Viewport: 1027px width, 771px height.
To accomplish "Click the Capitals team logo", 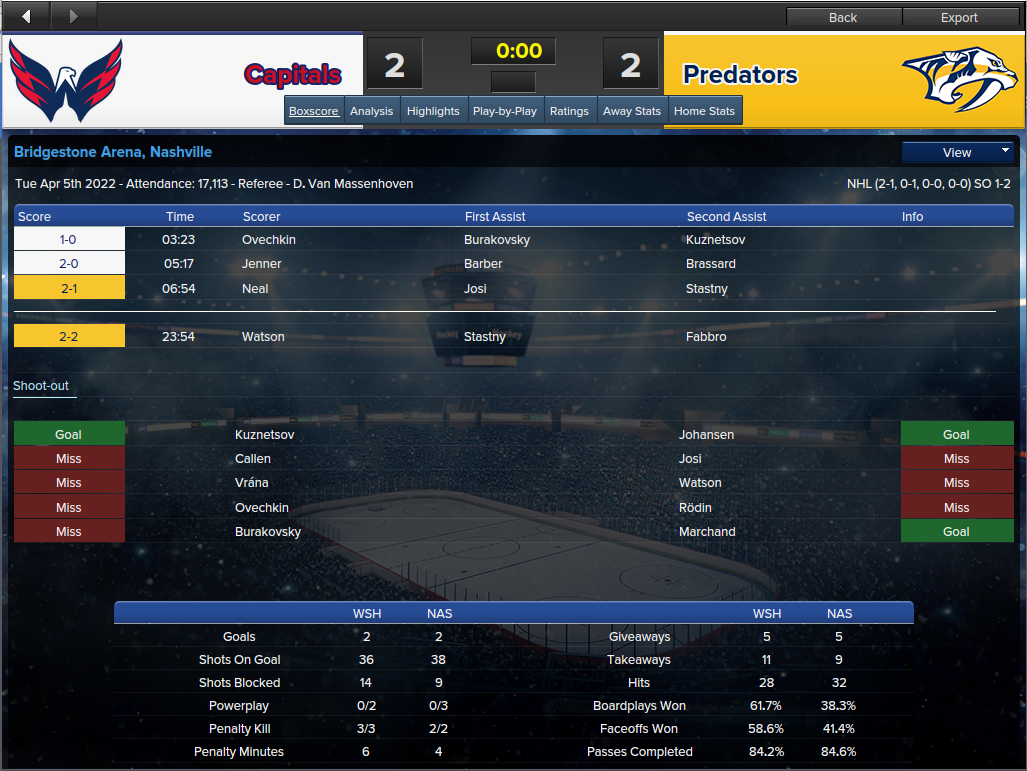I will tap(66, 80).
